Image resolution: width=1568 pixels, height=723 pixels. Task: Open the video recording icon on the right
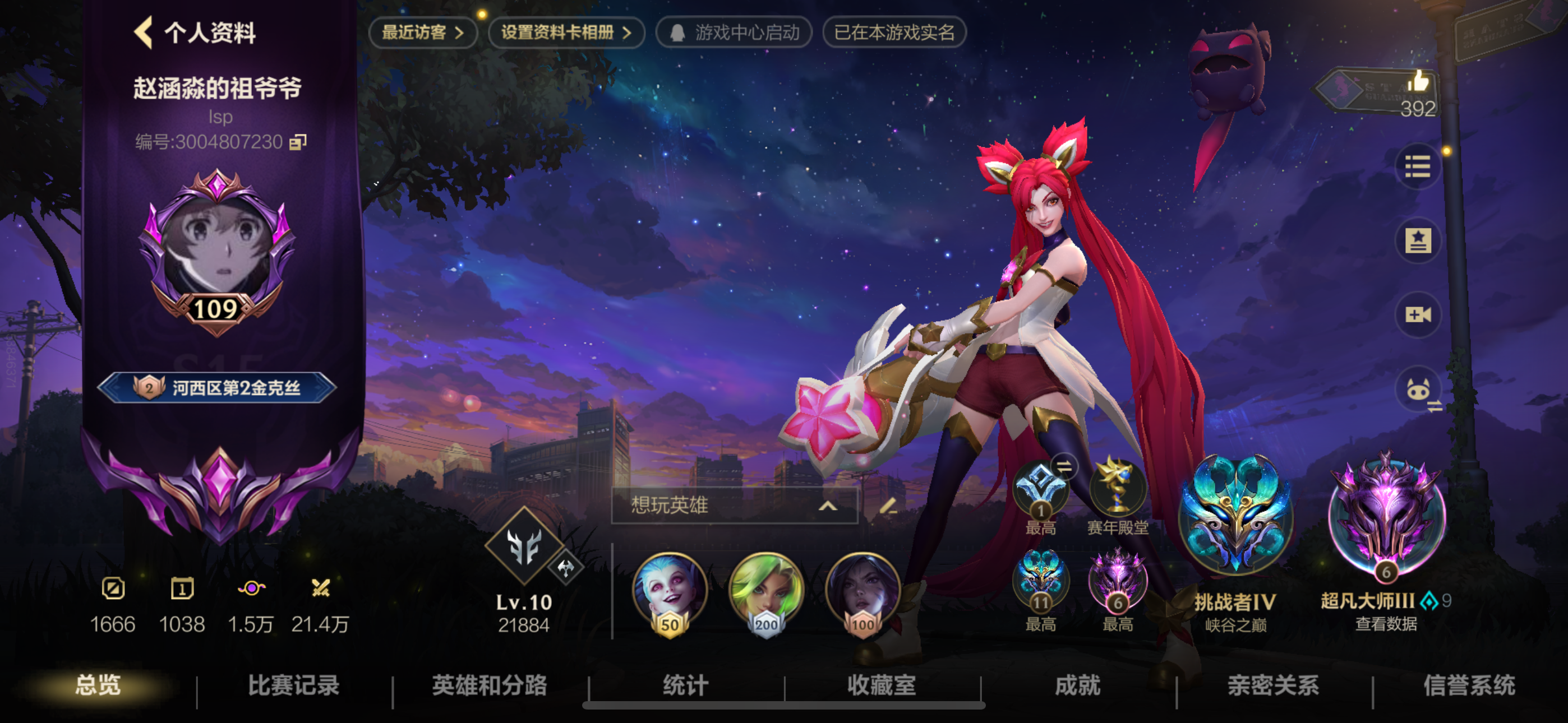(x=1418, y=315)
